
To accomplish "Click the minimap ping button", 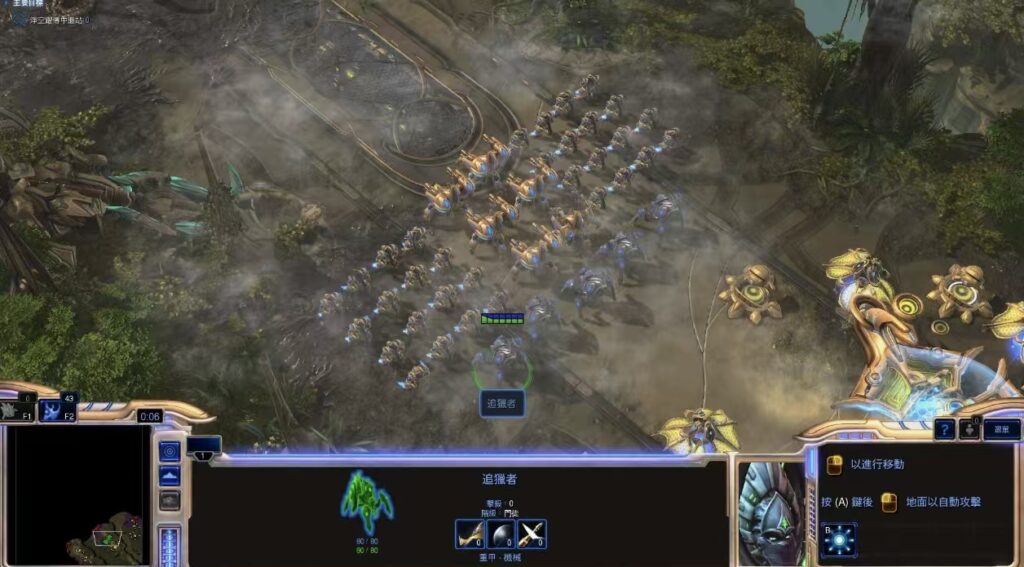I will click(x=170, y=452).
